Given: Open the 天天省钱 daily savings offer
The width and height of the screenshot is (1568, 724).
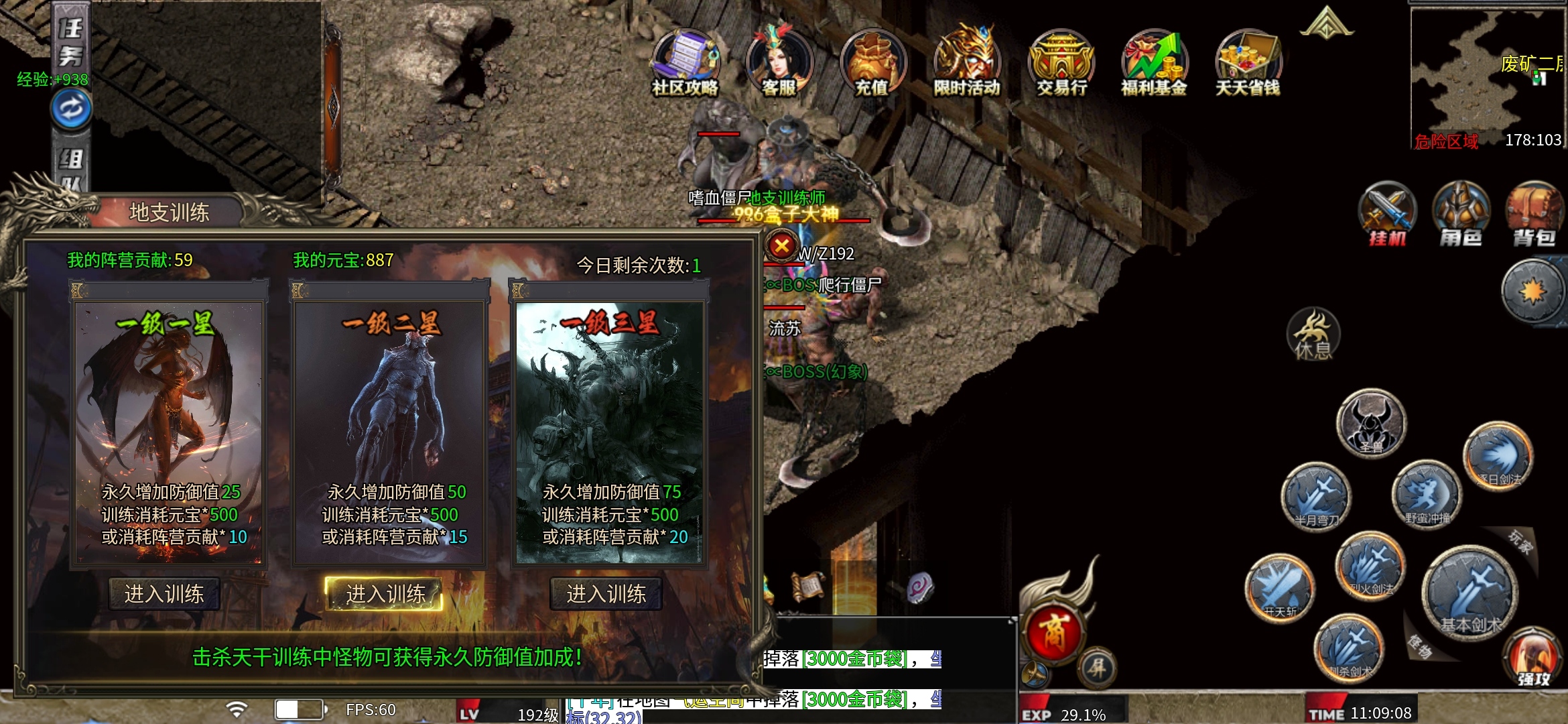Looking at the screenshot, I should point(1248,62).
